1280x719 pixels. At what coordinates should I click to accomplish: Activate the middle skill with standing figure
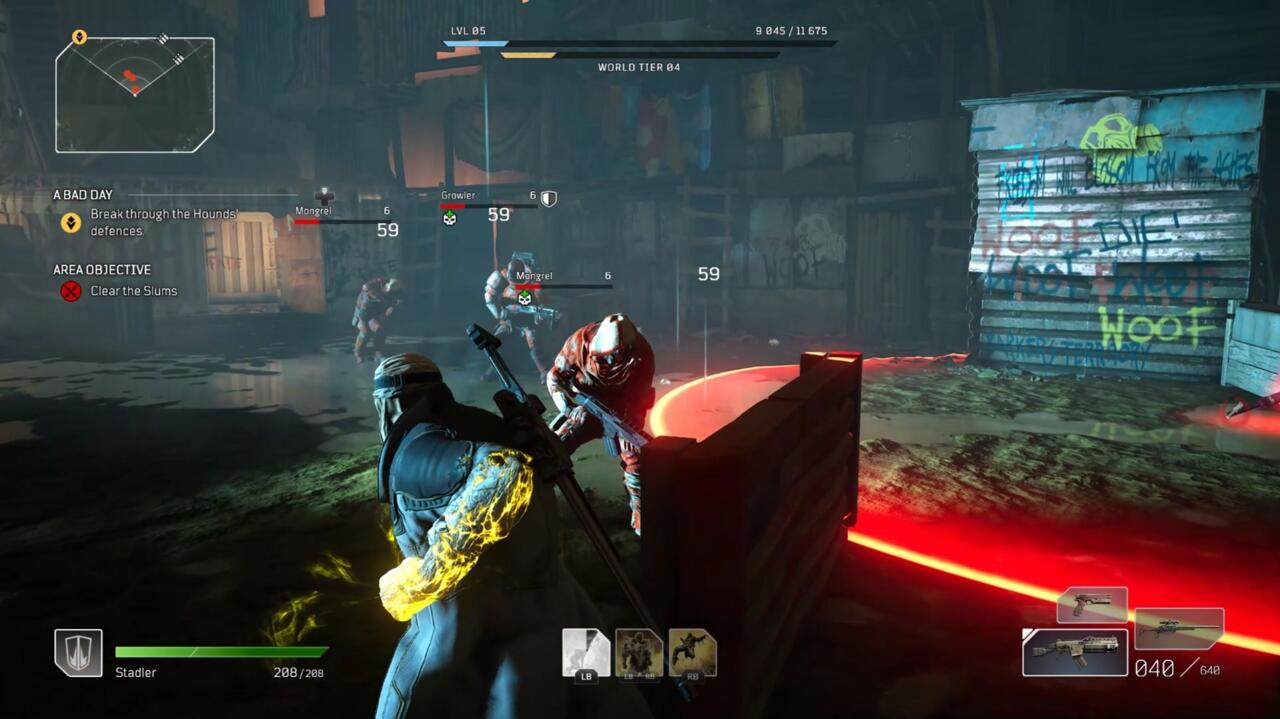tap(639, 654)
